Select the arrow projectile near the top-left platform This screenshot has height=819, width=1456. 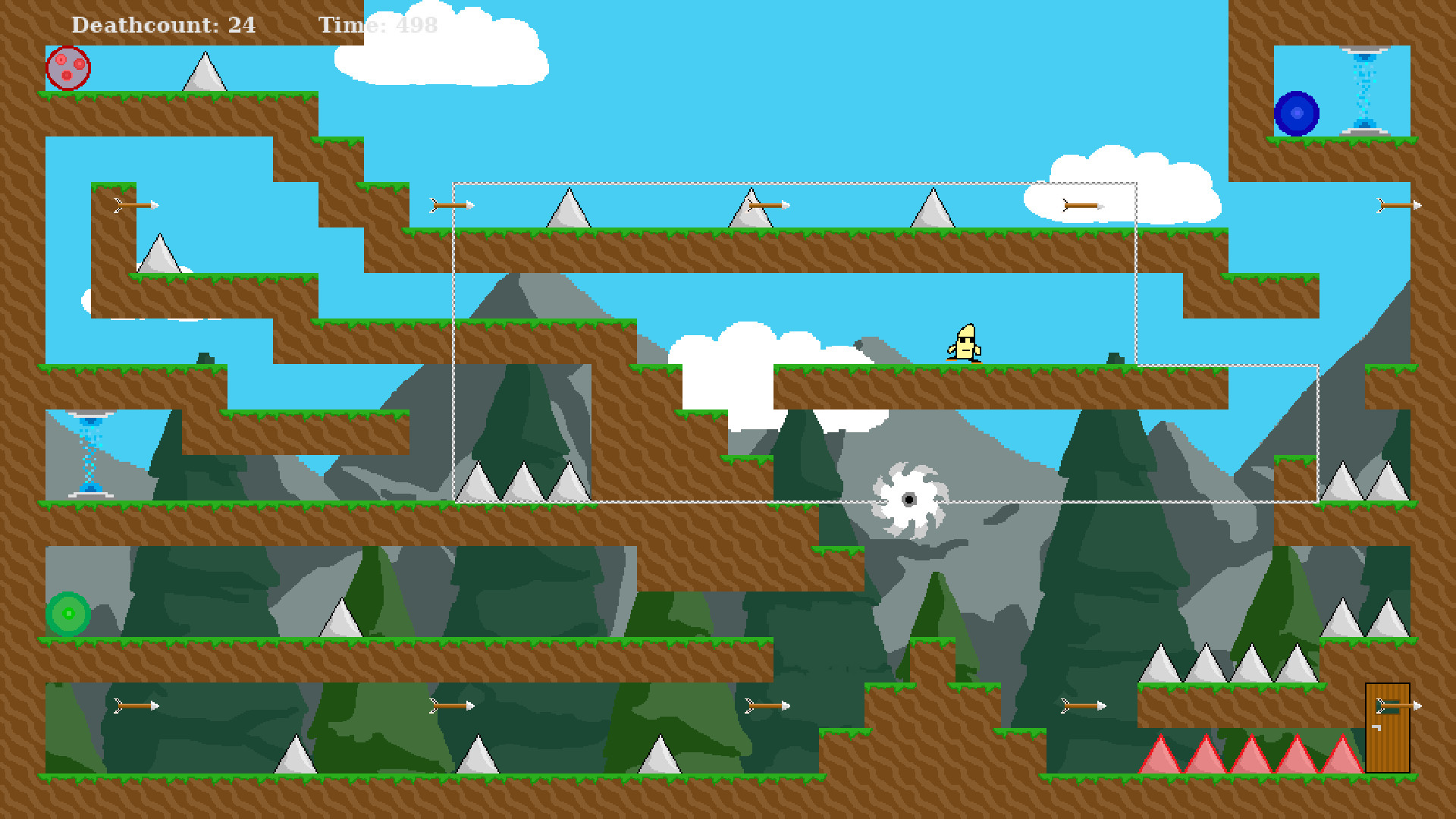pyautogui.click(x=136, y=203)
